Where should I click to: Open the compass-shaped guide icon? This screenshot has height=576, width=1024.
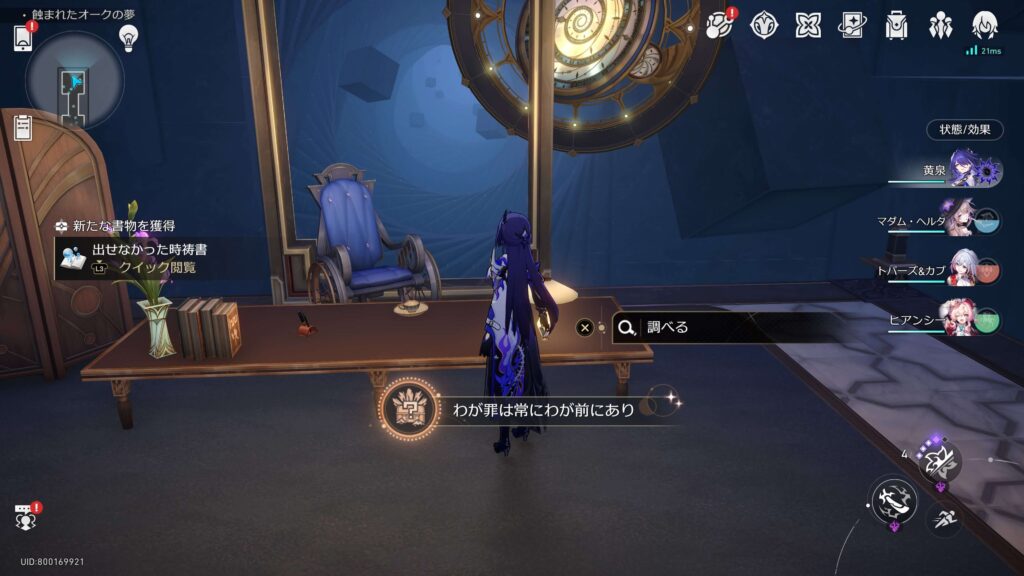click(x=765, y=25)
